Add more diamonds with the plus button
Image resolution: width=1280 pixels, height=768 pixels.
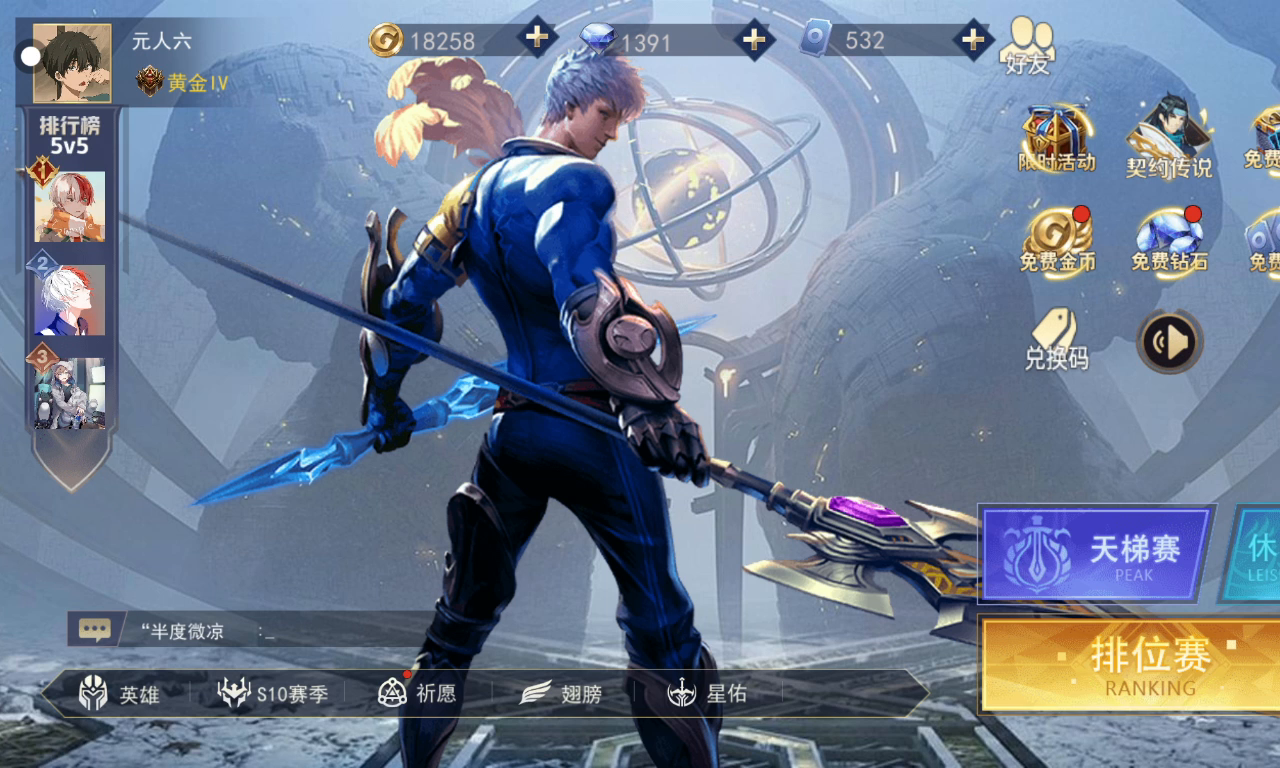coord(754,39)
